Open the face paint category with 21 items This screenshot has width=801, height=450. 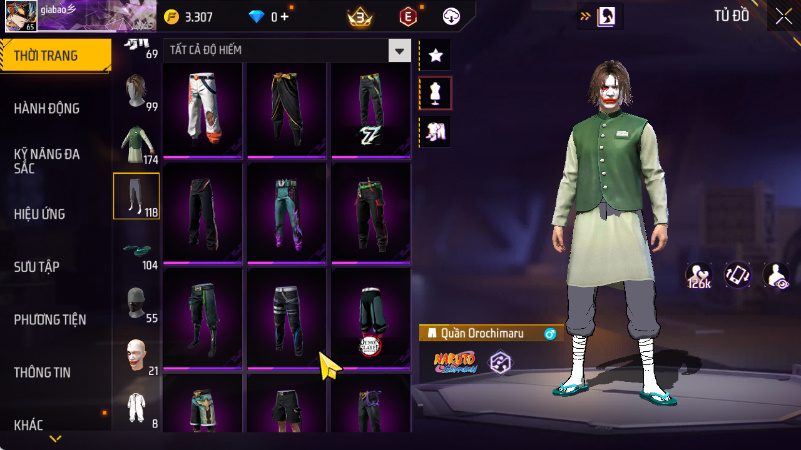[136, 357]
